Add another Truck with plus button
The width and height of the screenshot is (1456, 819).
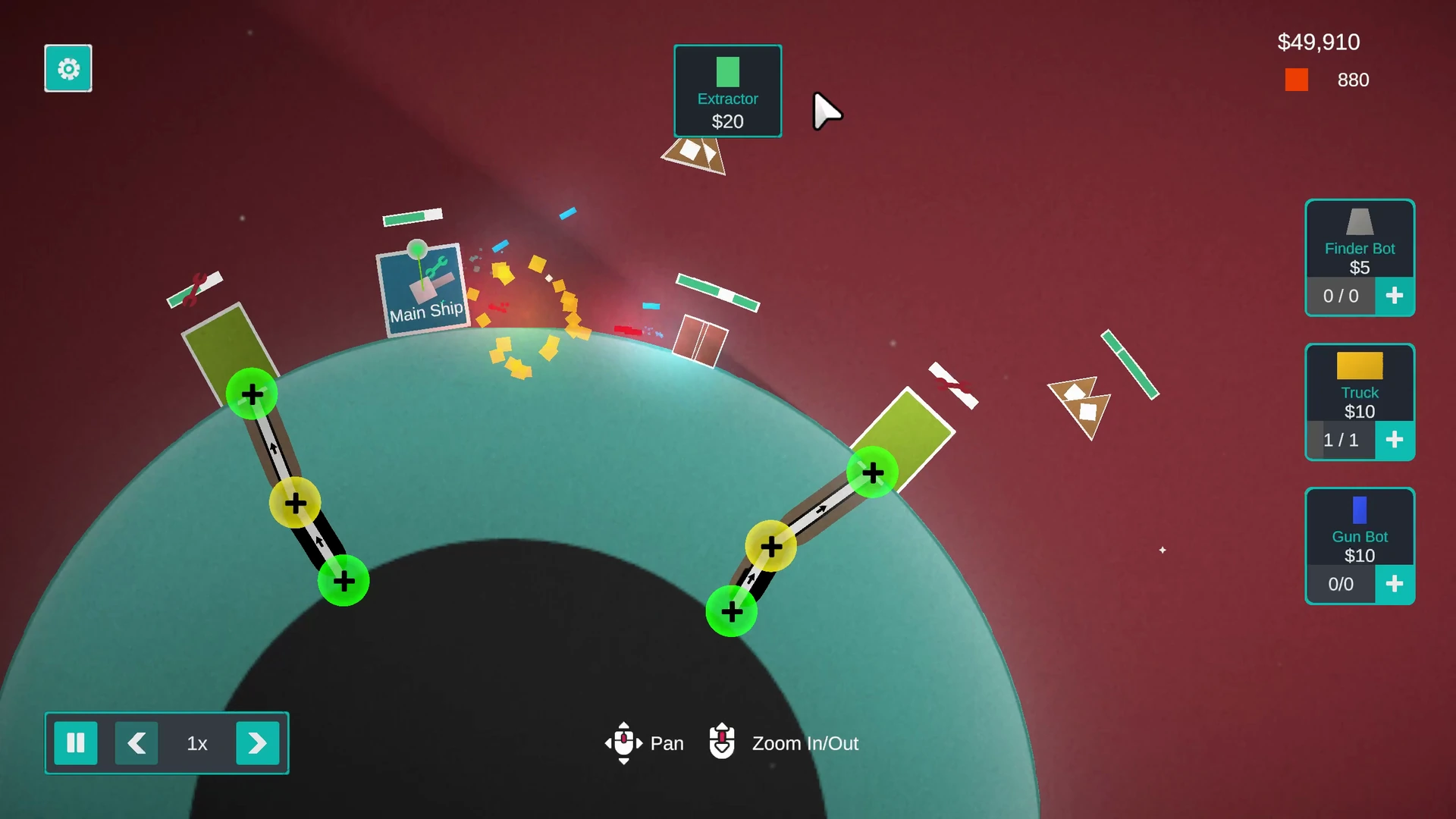[1394, 440]
